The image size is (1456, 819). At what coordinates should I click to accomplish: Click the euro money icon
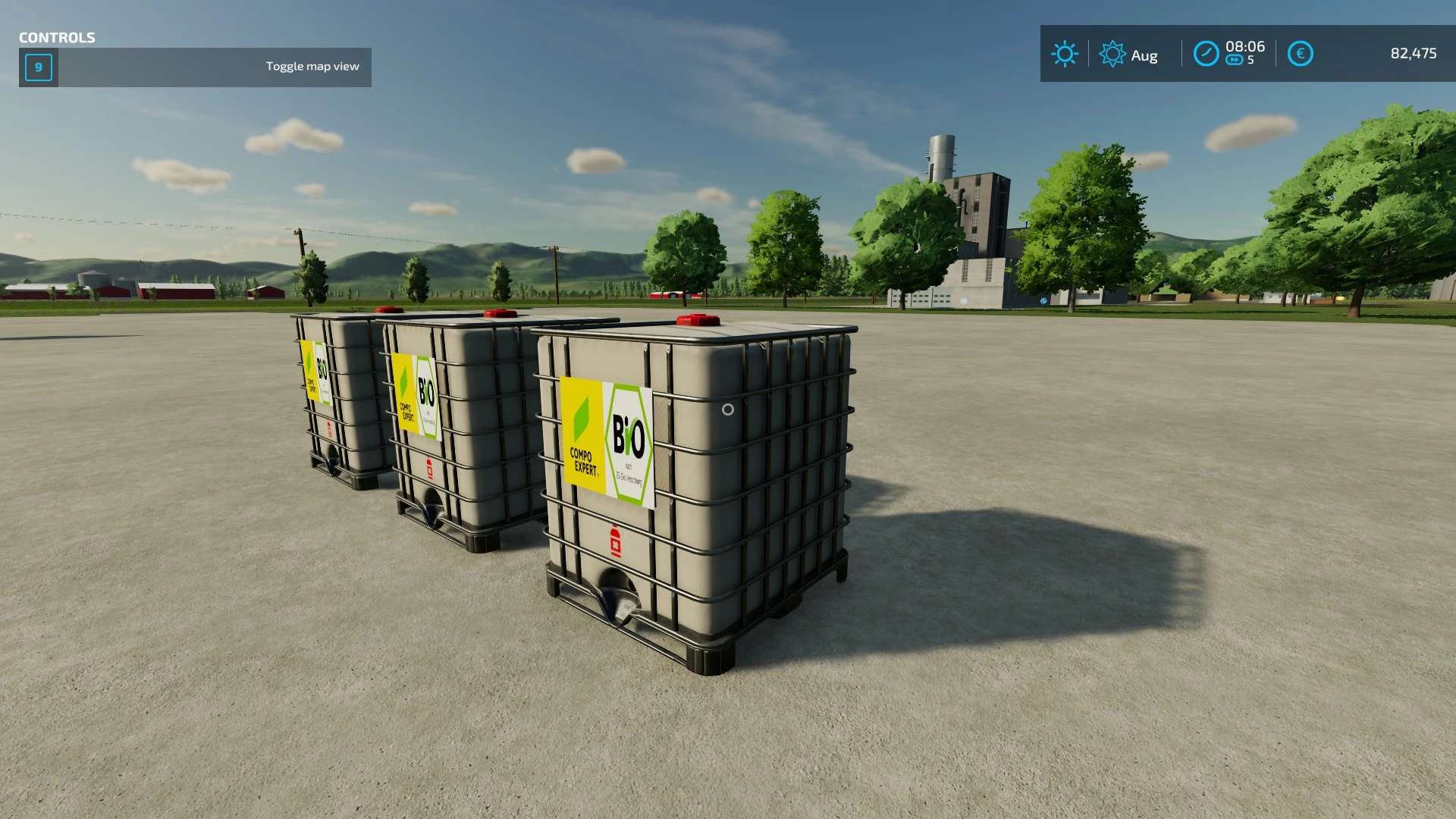point(1300,54)
